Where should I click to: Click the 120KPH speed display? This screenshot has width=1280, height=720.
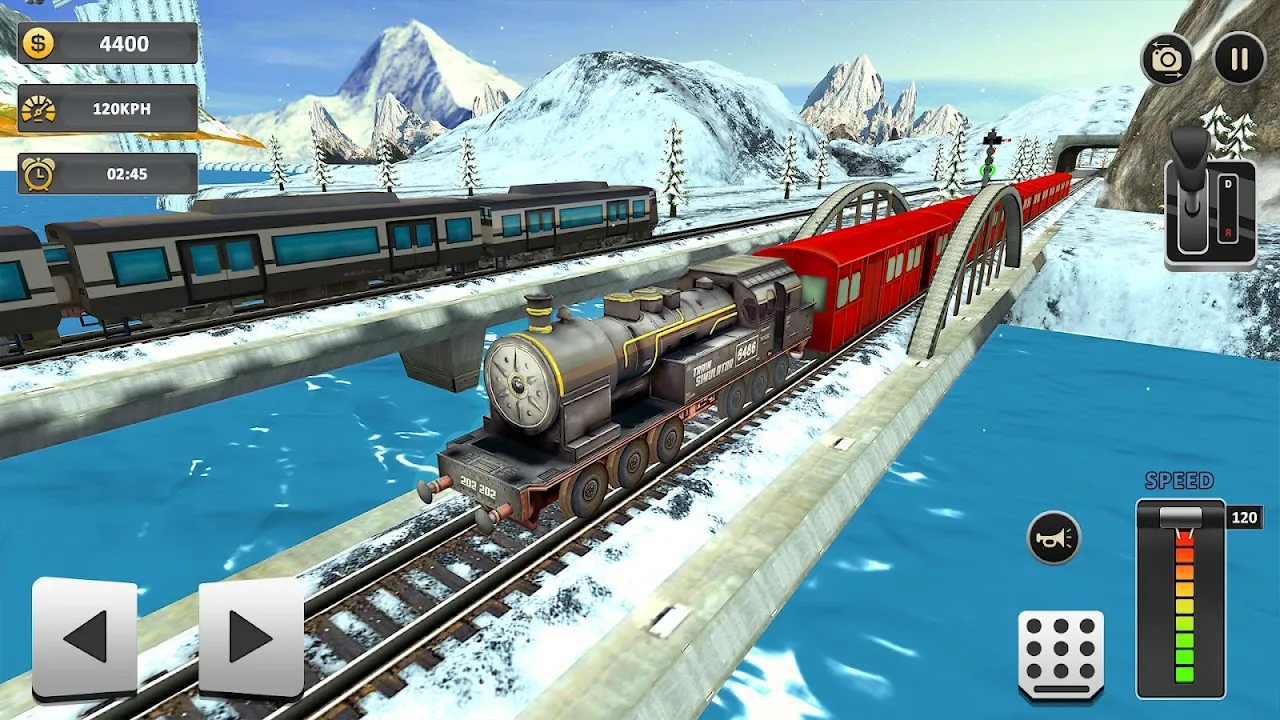(120, 110)
